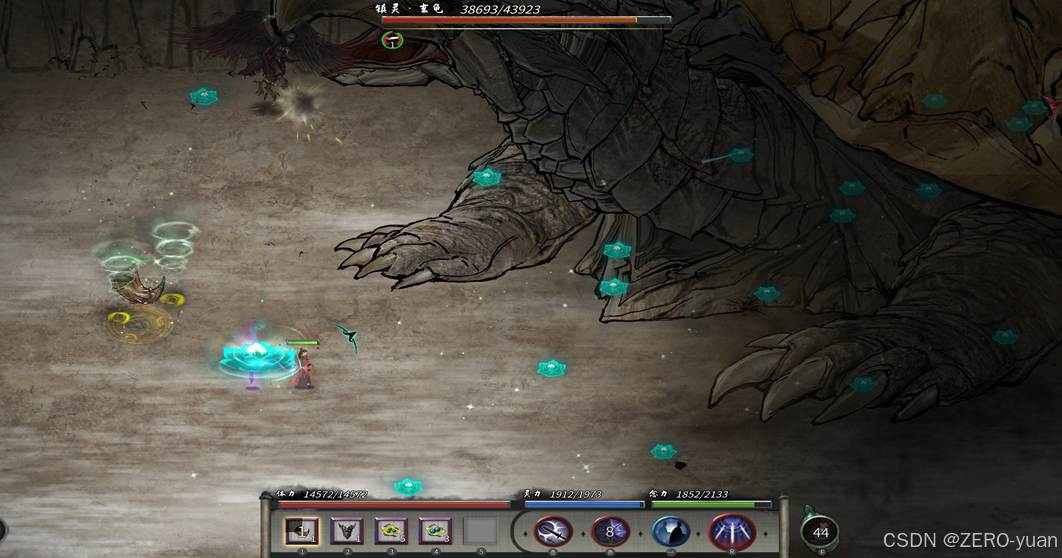
Task: Use the dark horned mask item
Action: click(346, 531)
